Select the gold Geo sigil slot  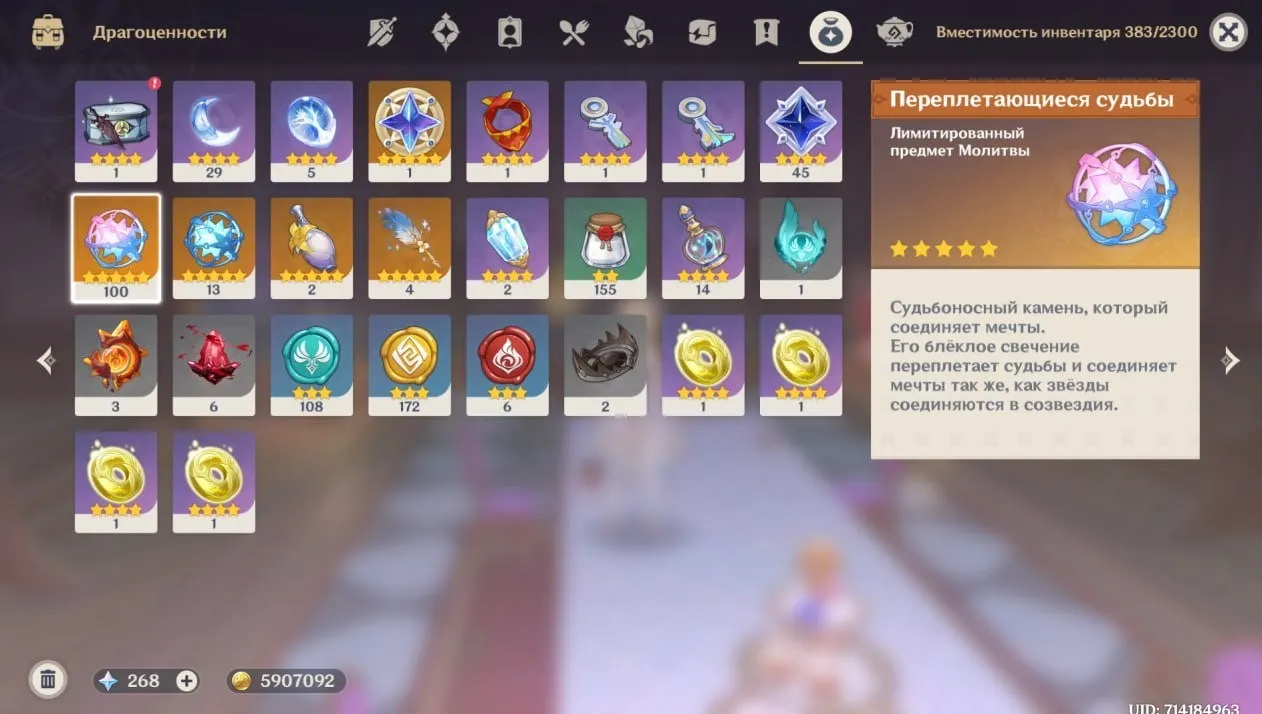[410, 364]
